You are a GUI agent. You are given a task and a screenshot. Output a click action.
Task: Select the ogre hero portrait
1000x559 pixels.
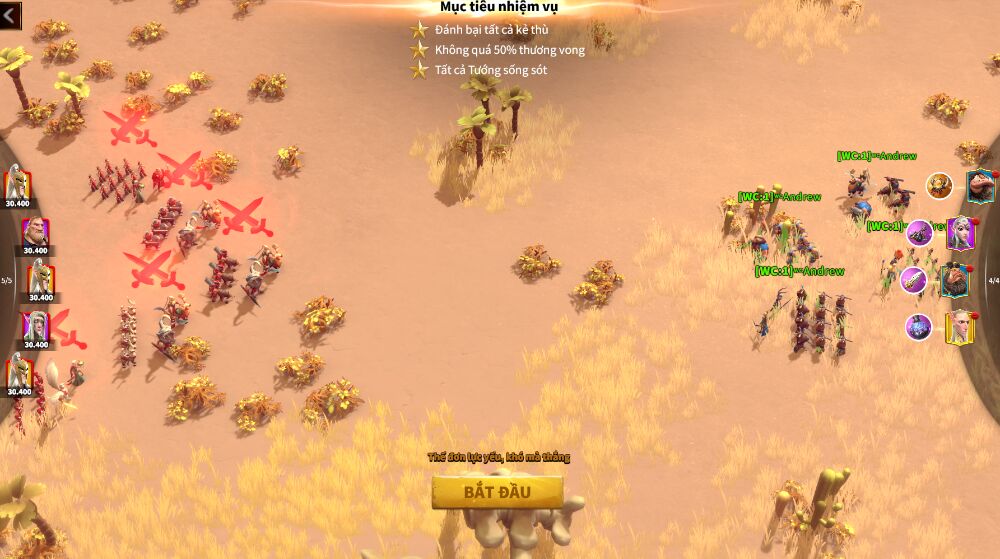[x=981, y=186]
